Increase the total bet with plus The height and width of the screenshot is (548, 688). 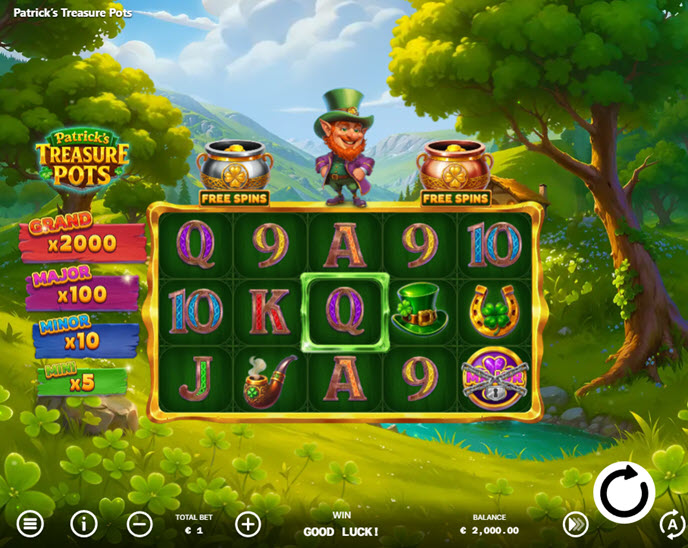pyautogui.click(x=247, y=523)
